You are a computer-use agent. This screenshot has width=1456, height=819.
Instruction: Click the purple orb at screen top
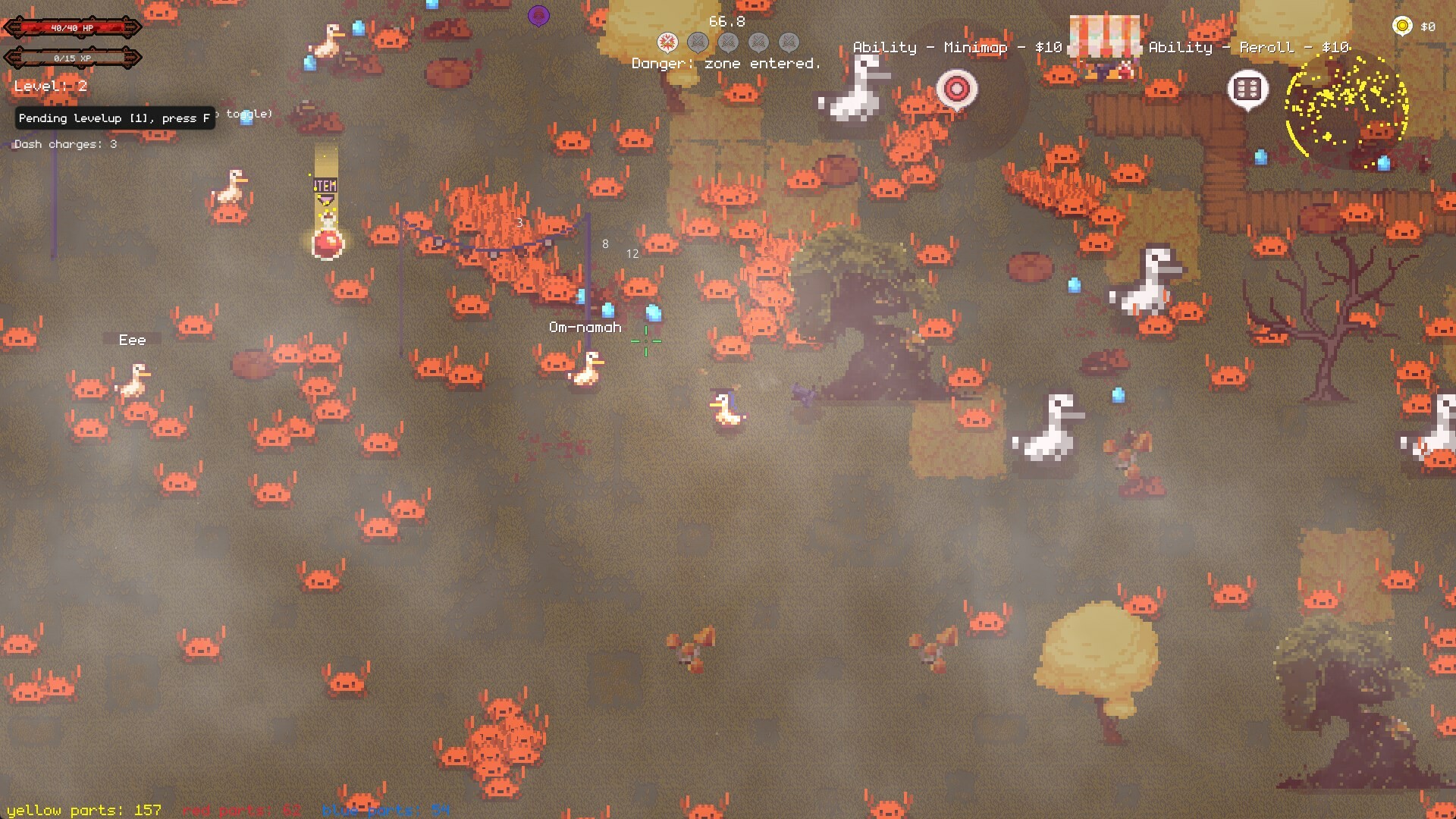pos(540,14)
